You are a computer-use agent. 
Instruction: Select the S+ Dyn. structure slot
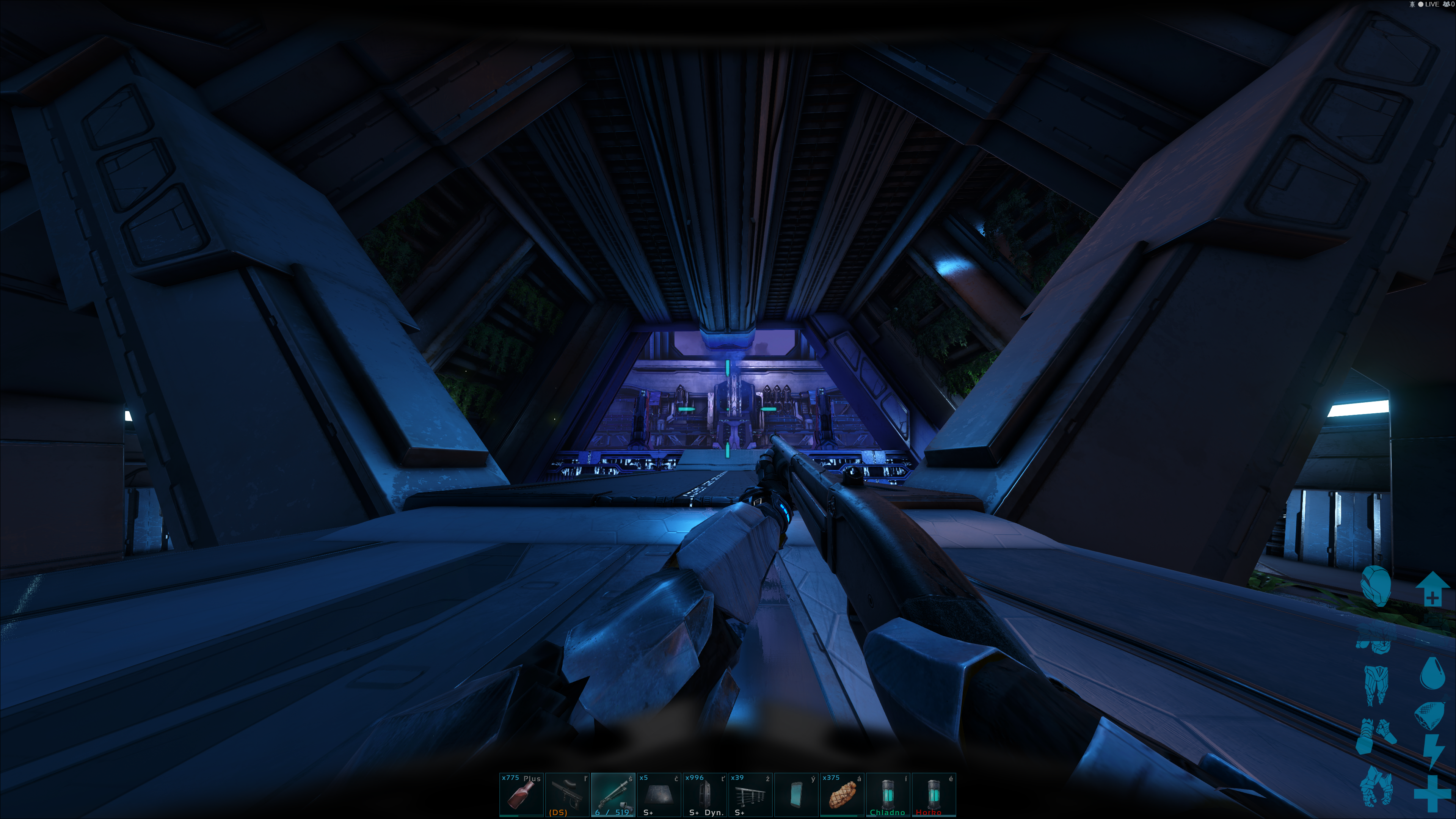point(705,794)
